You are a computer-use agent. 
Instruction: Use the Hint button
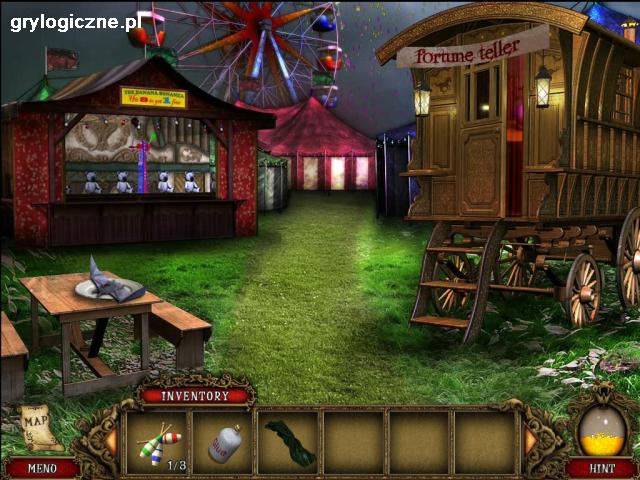[x=600, y=467]
